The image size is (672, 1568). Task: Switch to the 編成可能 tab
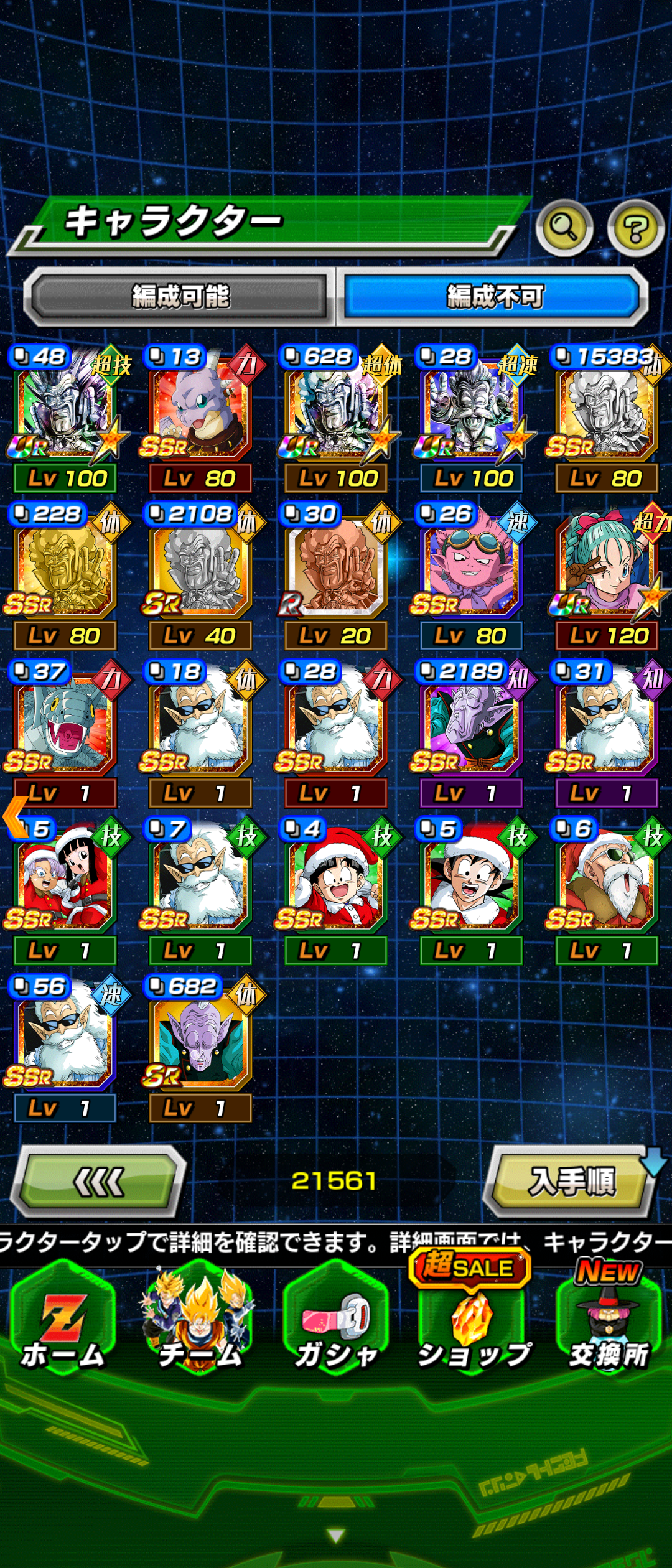tap(180, 296)
